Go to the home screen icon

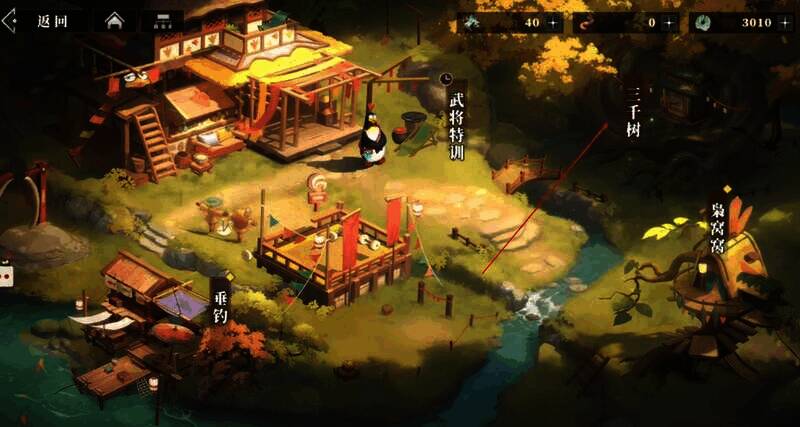coord(114,21)
